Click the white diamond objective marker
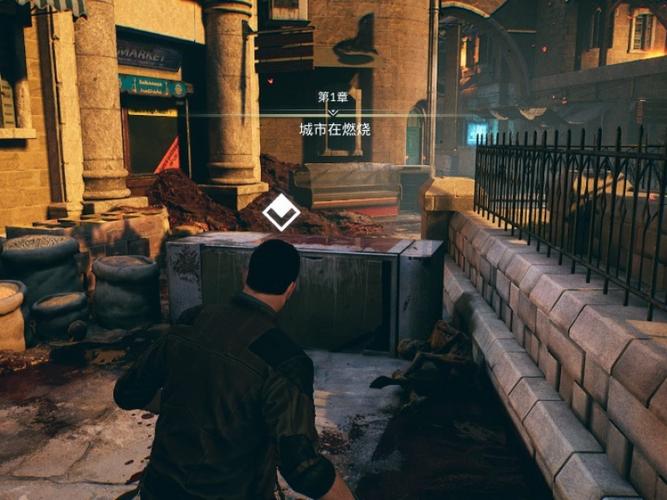This screenshot has width=667, height=500. point(281,212)
